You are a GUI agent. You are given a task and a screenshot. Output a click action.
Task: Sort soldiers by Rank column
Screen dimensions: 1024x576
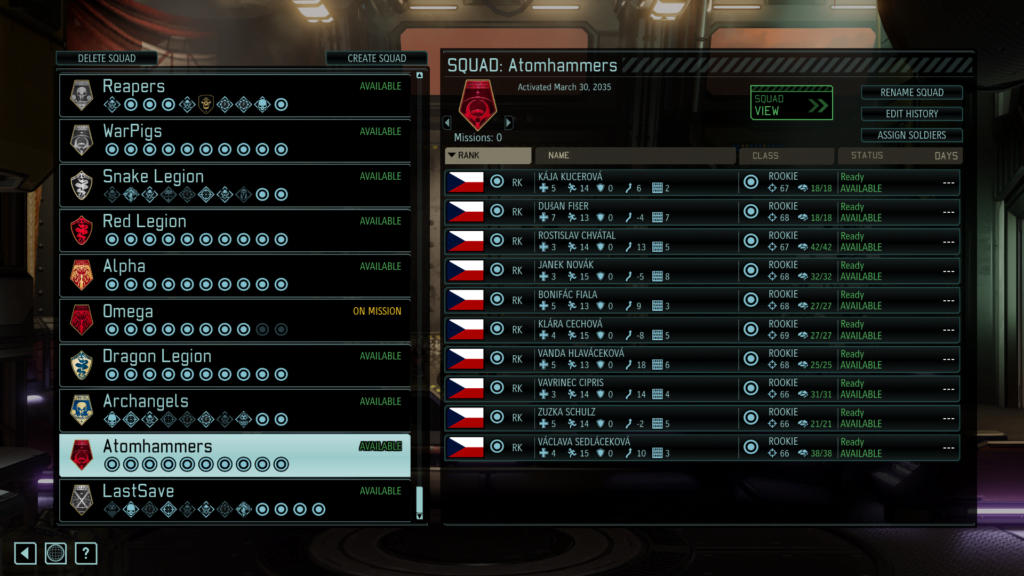point(488,156)
